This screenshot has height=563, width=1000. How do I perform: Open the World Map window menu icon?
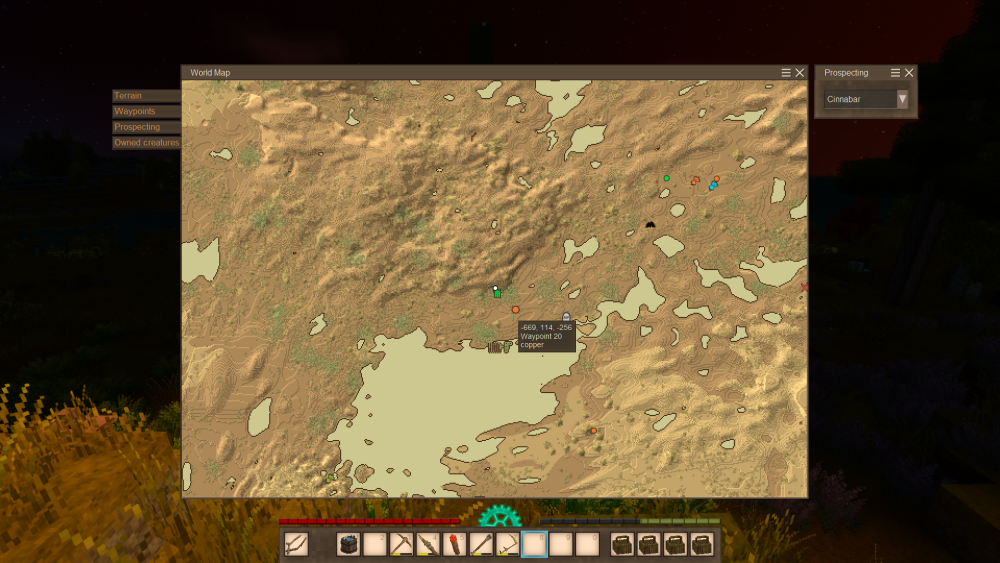tap(786, 73)
